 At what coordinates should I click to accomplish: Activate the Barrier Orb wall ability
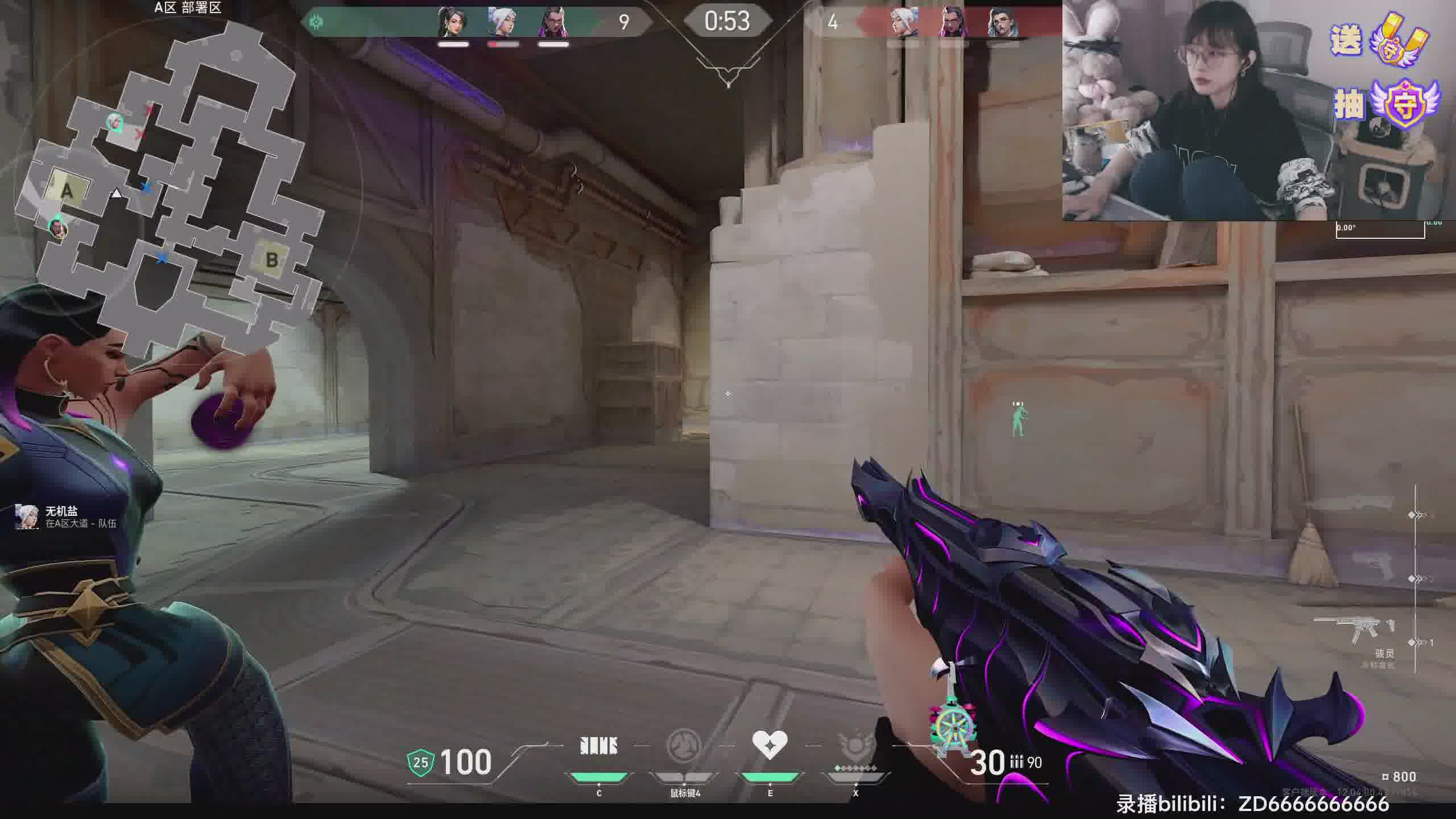click(599, 746)
